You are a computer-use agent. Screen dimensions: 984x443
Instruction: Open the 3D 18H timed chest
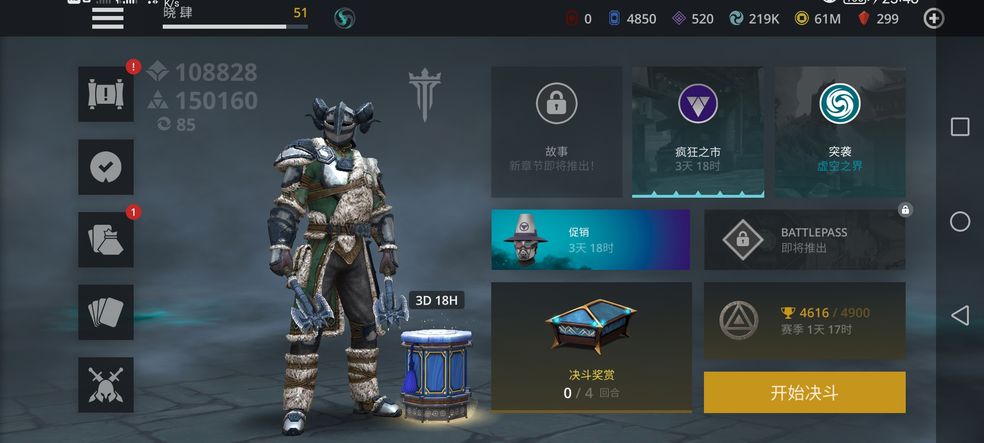435,370
